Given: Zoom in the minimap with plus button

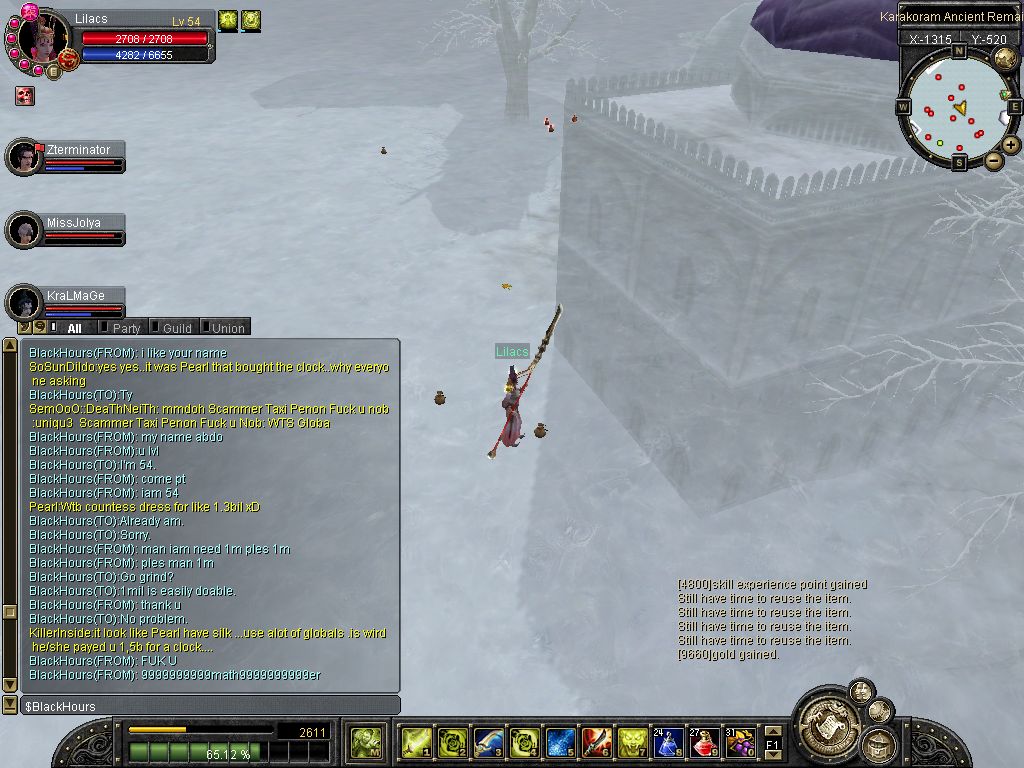Looking at the screenshot, I should 1011,145.
